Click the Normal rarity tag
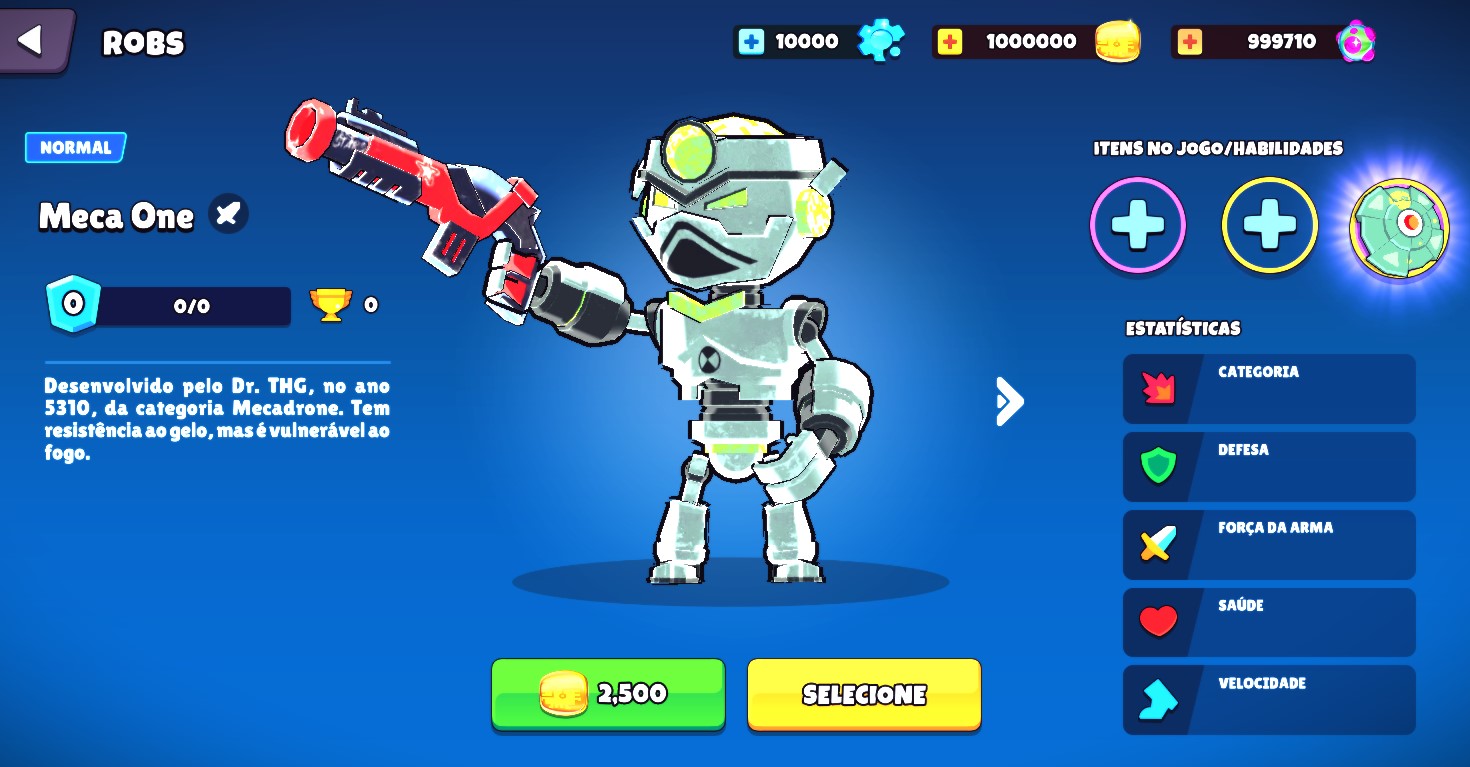The width and height of the screenshot is (1470, 767). pos(76,147)
